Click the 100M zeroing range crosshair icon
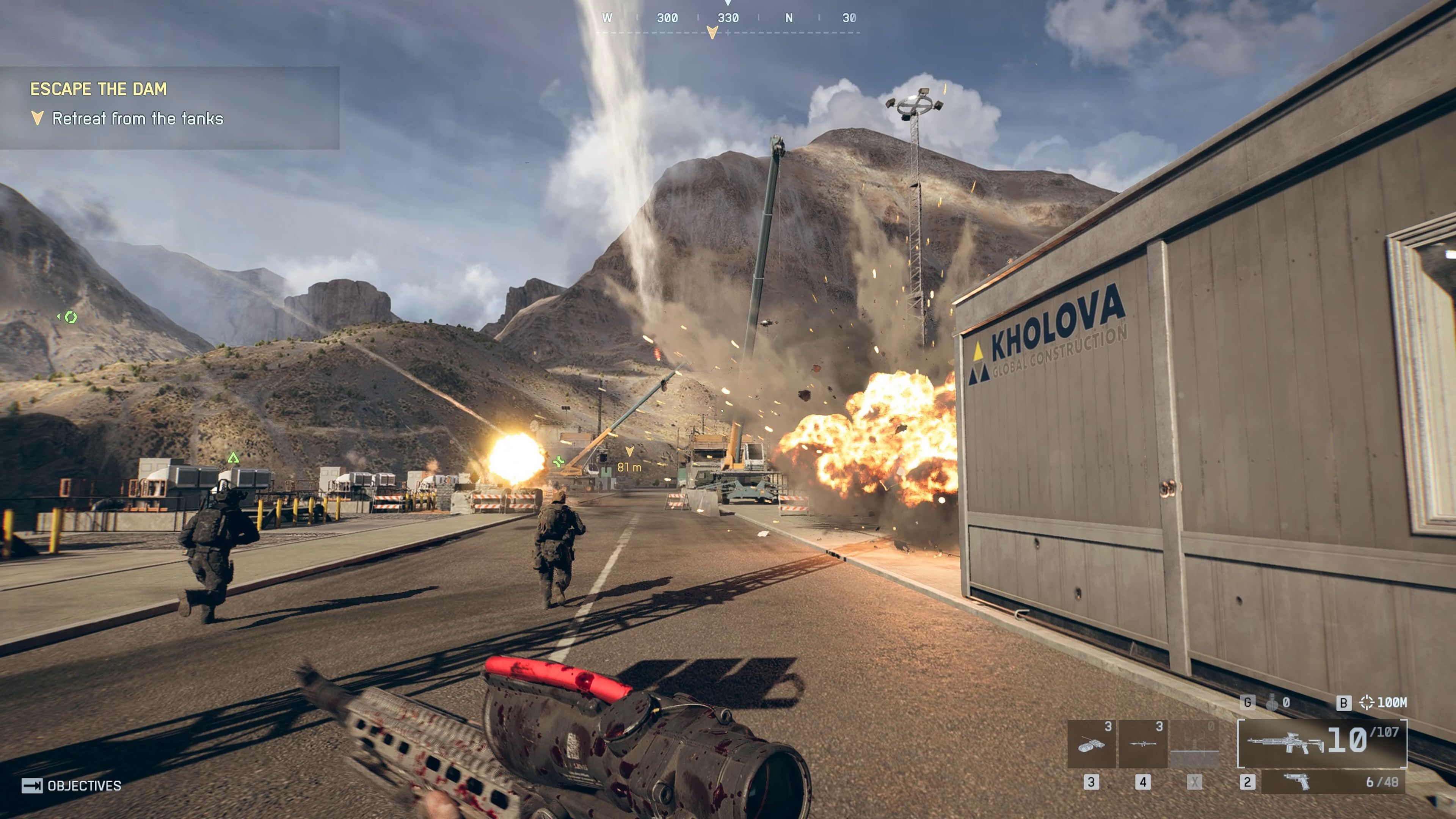 1366,703
